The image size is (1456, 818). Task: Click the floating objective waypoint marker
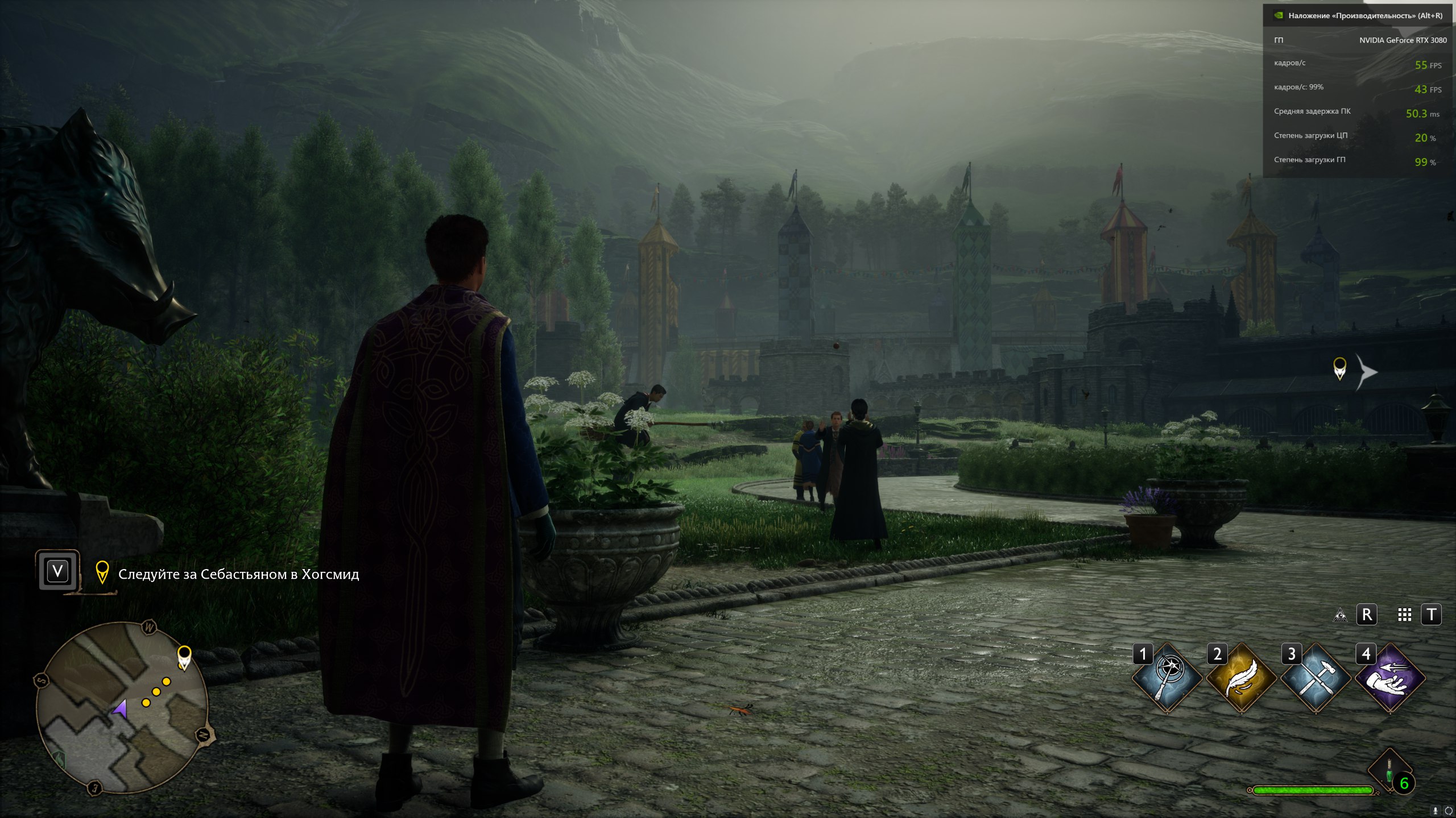point(1340,368)
